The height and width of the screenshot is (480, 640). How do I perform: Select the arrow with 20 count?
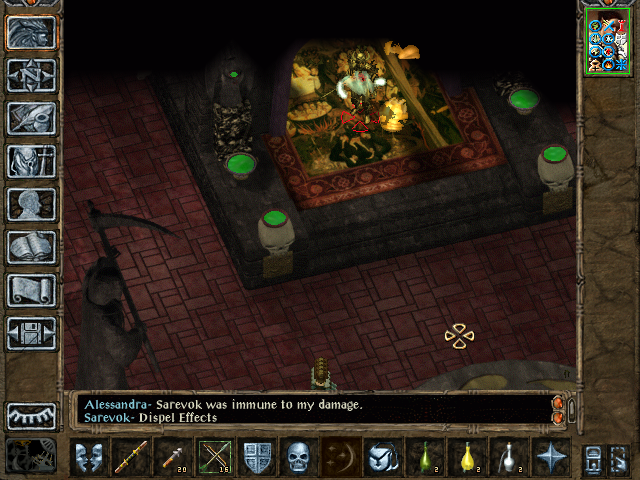[174, 458]
